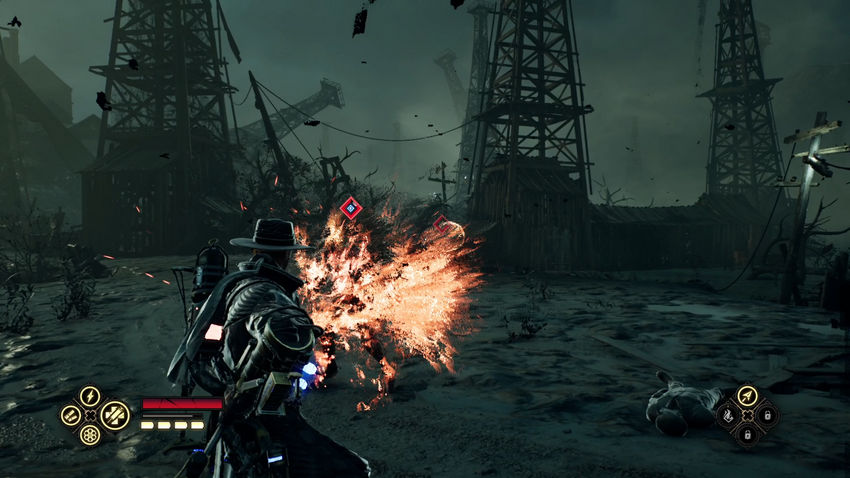The height and width of the screenshot is (478, 850).
Task: Pick the double-bar weapon slot
Action: [x=70, y=415]
